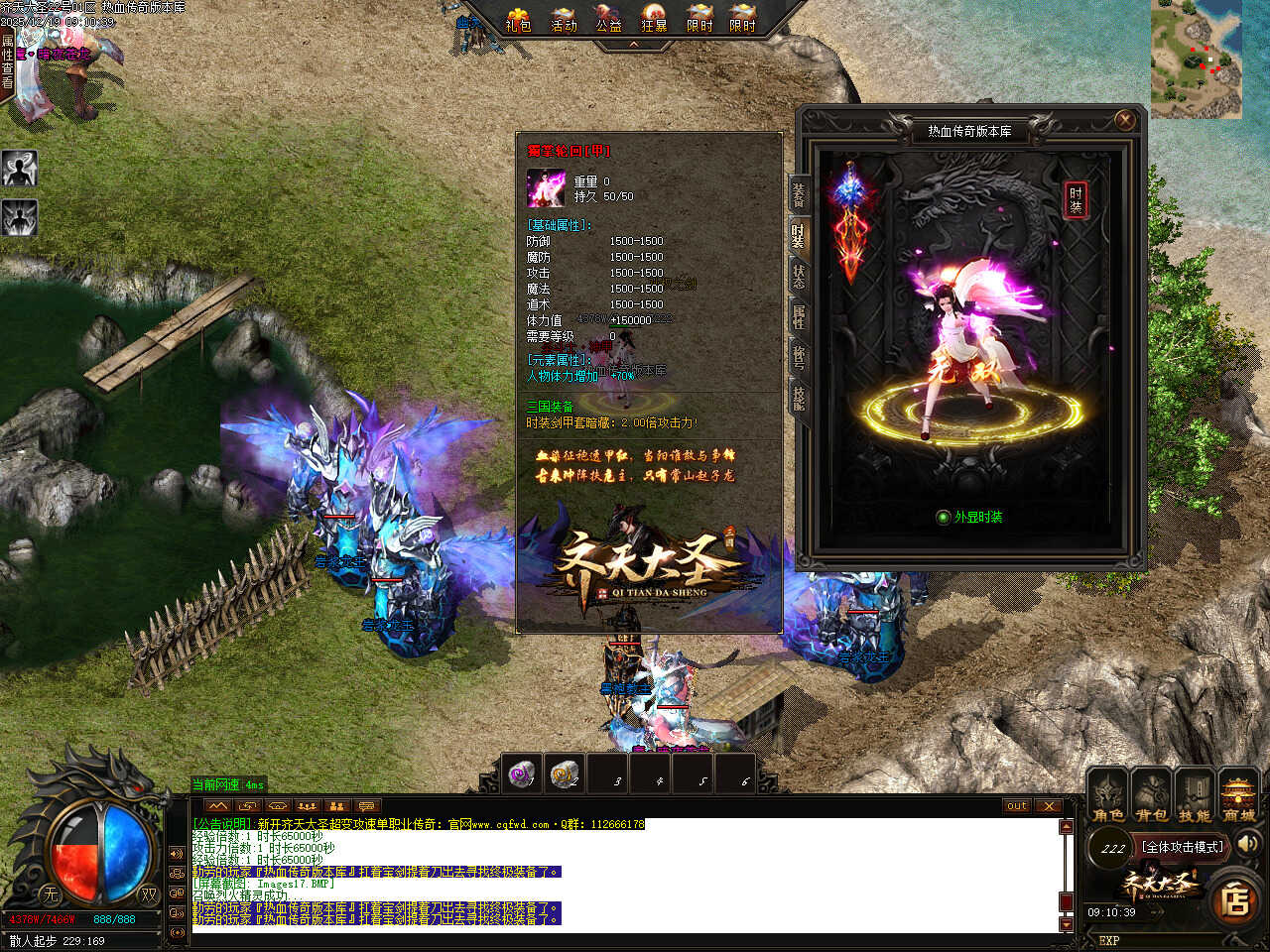Open the 活动 events menu
This screenshot has width=1270, height=952.
(x=564, y=19)
